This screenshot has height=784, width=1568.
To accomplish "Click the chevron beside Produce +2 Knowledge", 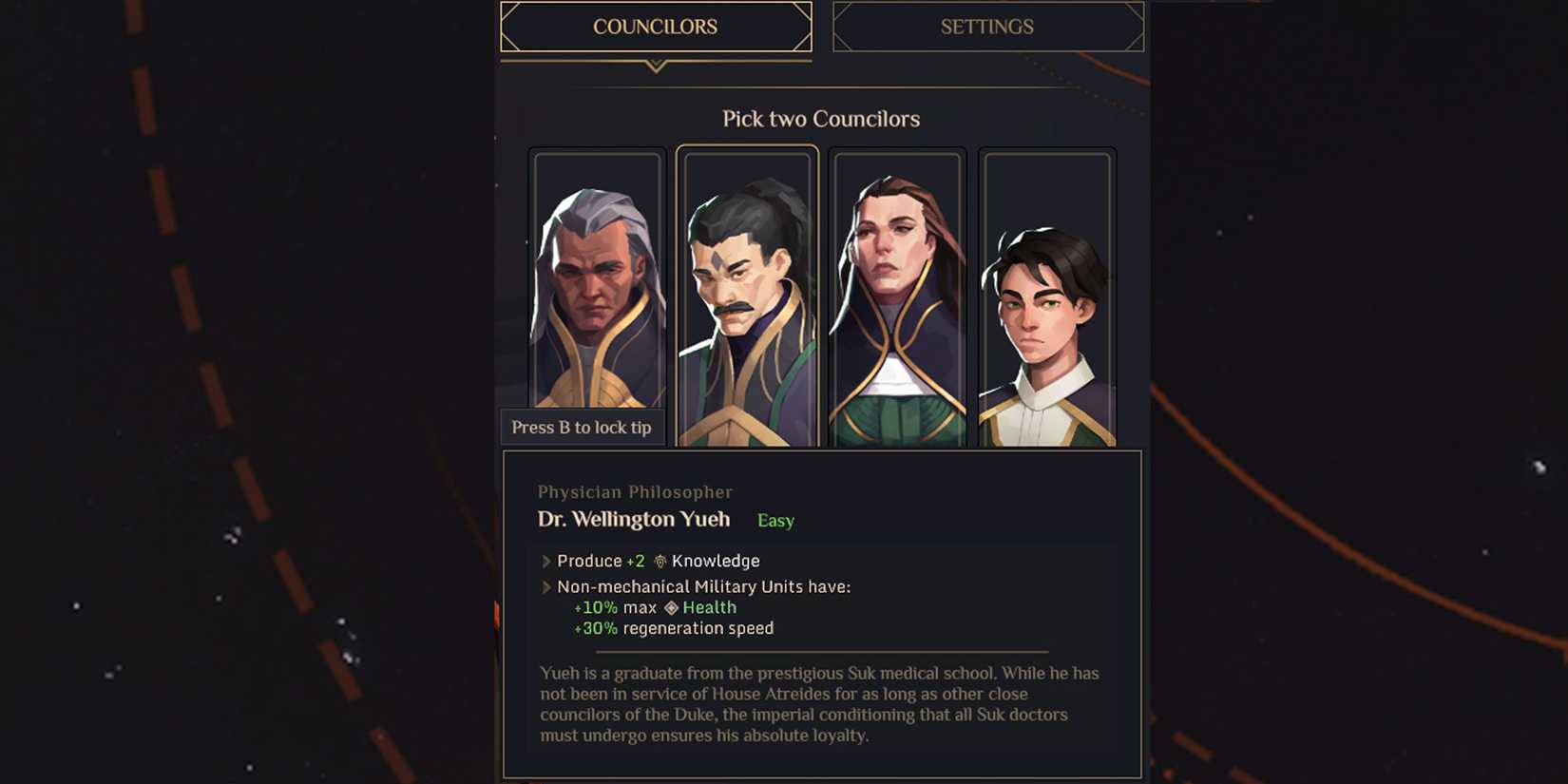I will [547, 561].
